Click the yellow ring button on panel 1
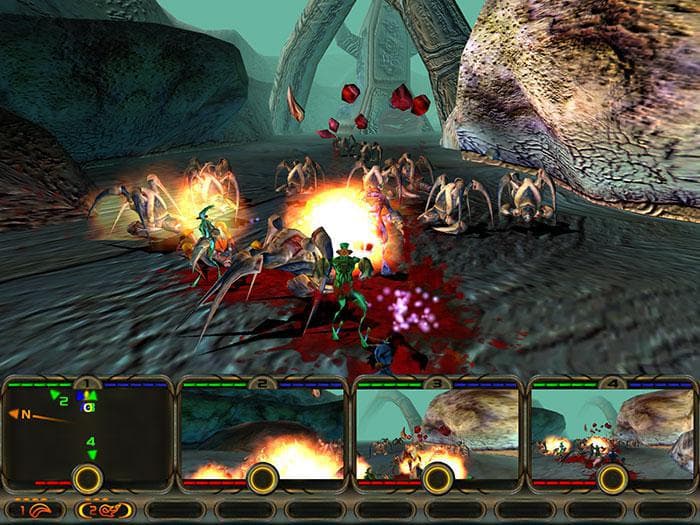This screenshot has height=525, width=700. point(87,478)
